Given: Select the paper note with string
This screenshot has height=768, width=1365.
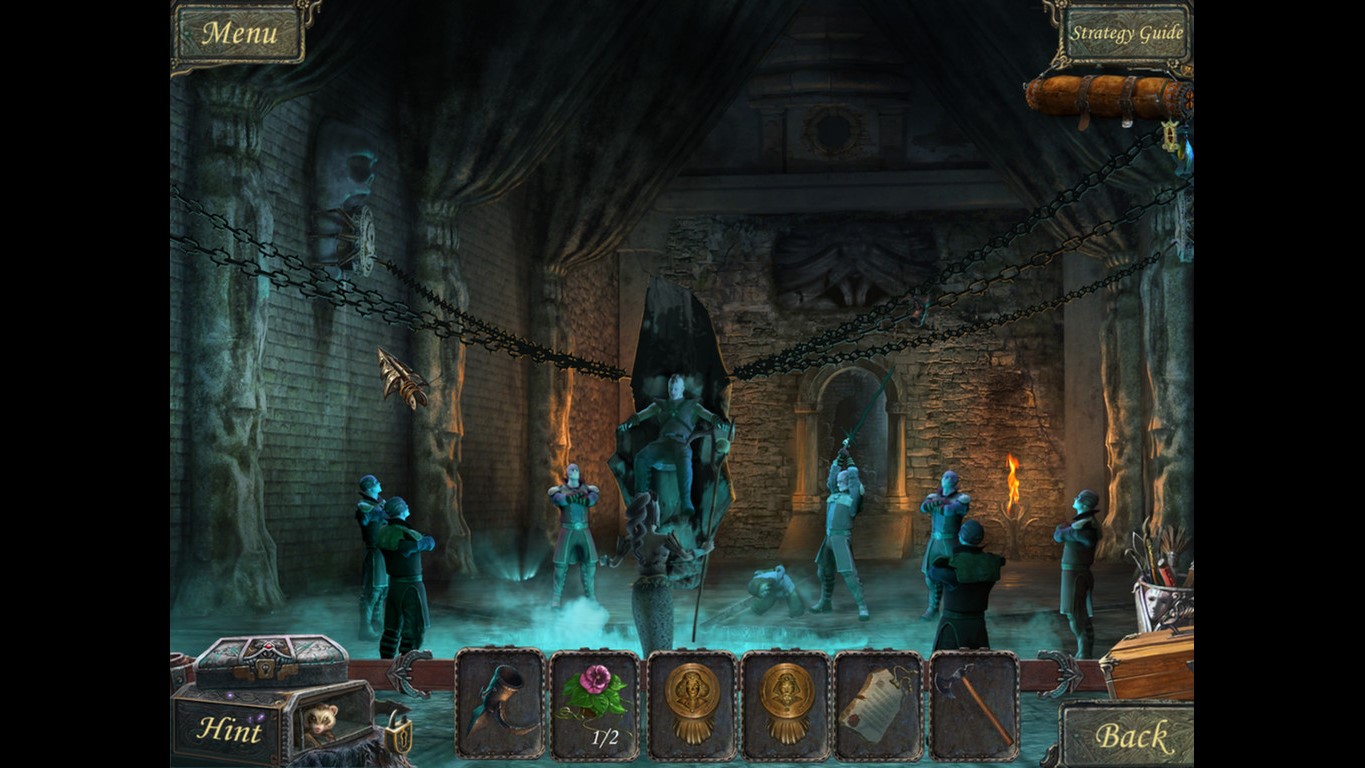Looking at the screenshot, I should tap(877, 704).
